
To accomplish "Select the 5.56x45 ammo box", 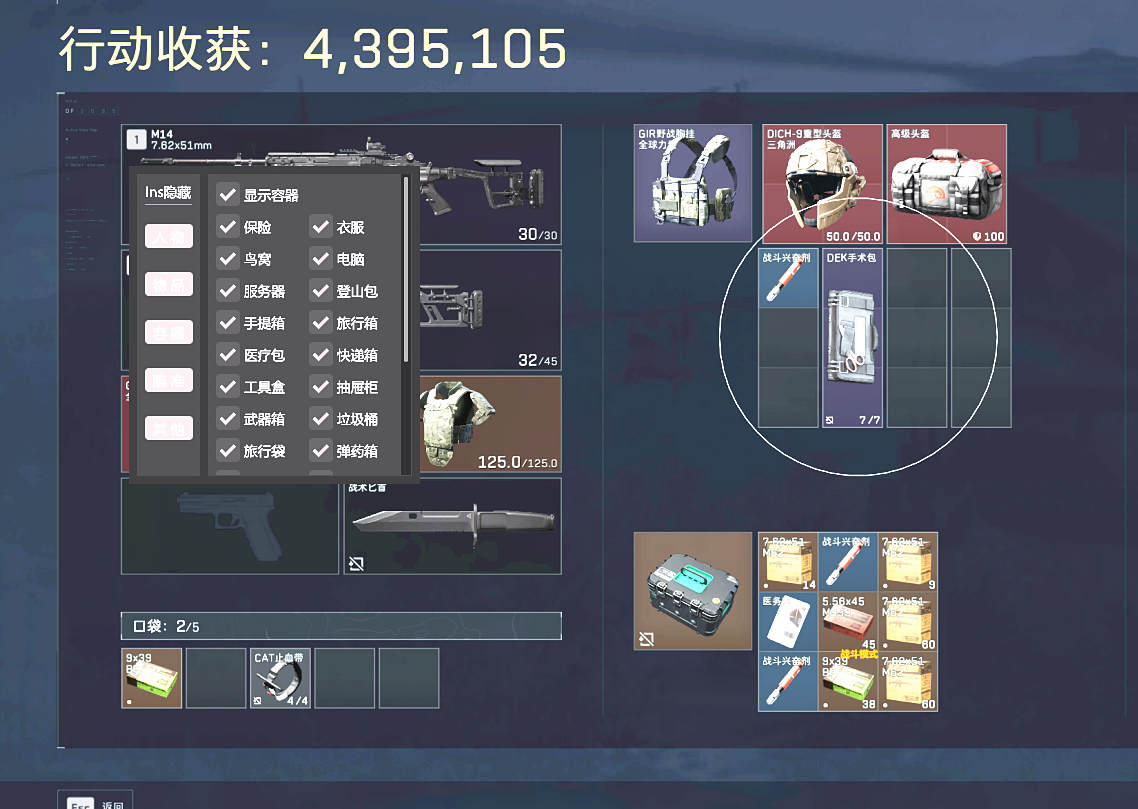I will tap(848, 621).
